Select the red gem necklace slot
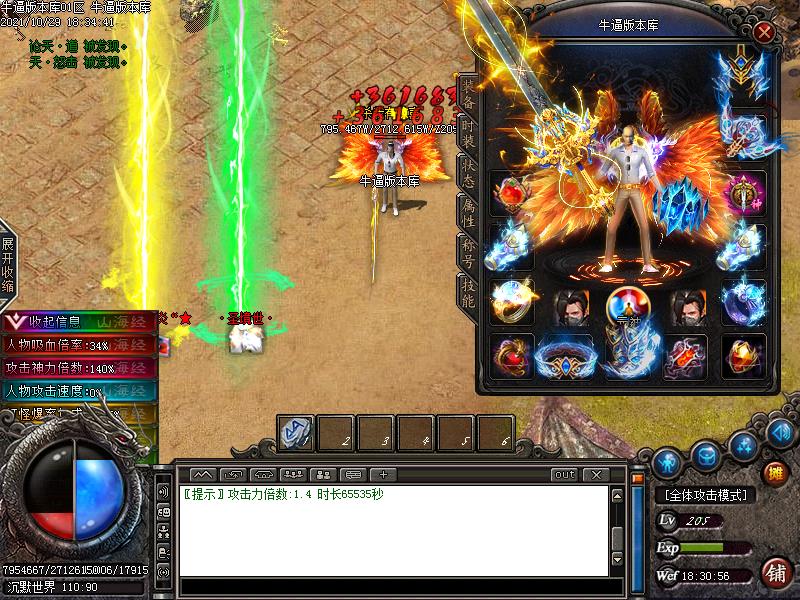Screen dimensions: 800x600 (x=511, y=193)
